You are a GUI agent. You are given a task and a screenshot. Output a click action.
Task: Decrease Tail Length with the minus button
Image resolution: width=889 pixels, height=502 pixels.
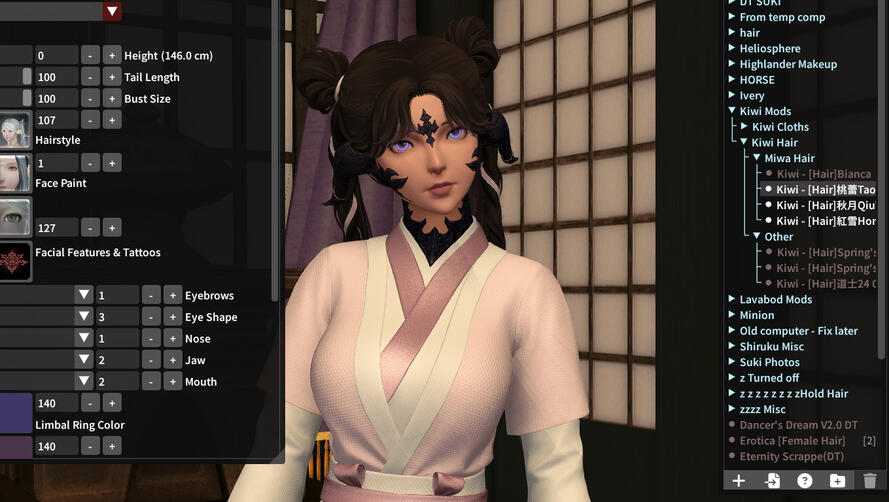pos(91,77)
